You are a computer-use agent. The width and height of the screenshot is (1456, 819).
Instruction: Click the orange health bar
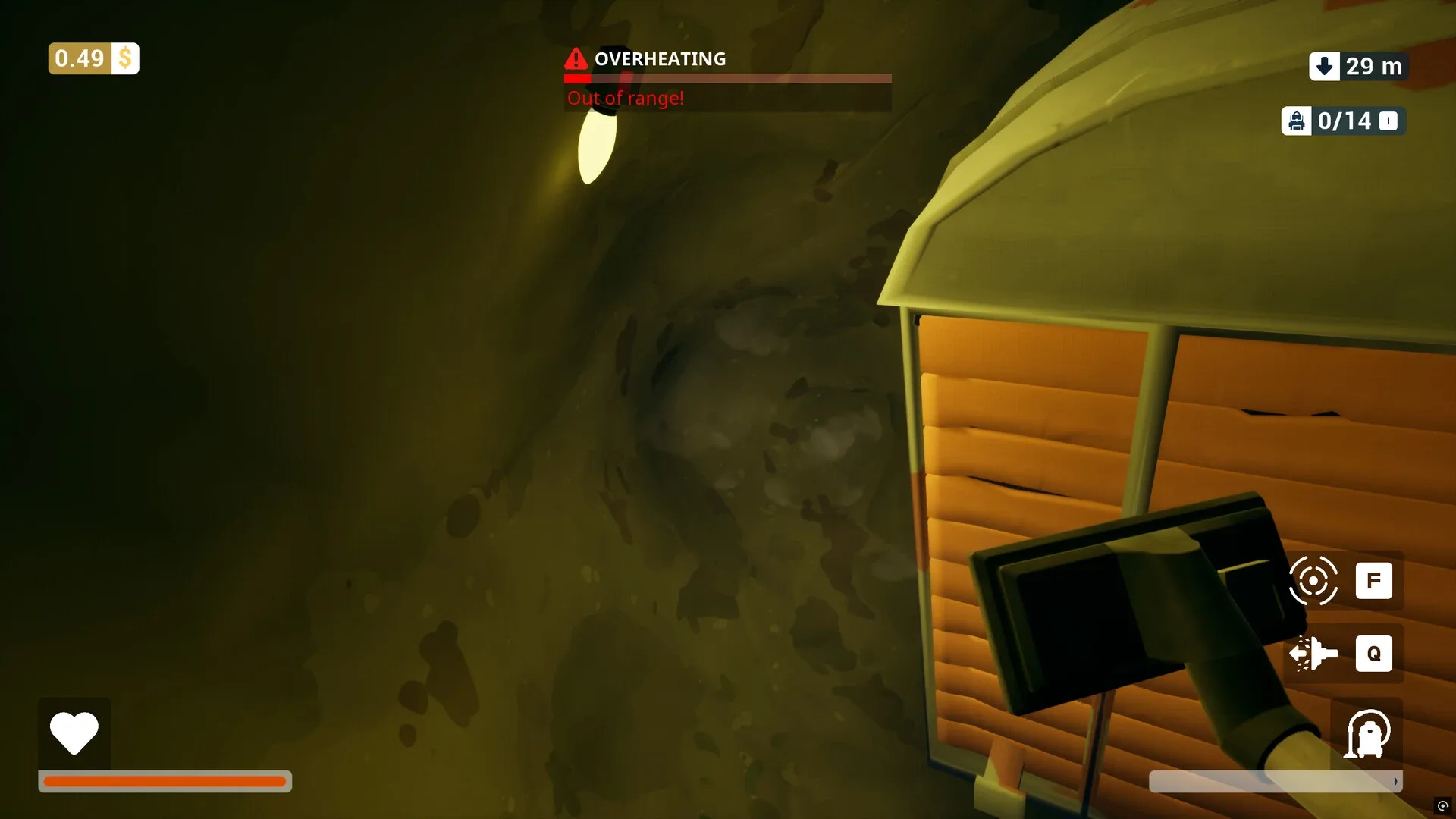tap(165, 780)
